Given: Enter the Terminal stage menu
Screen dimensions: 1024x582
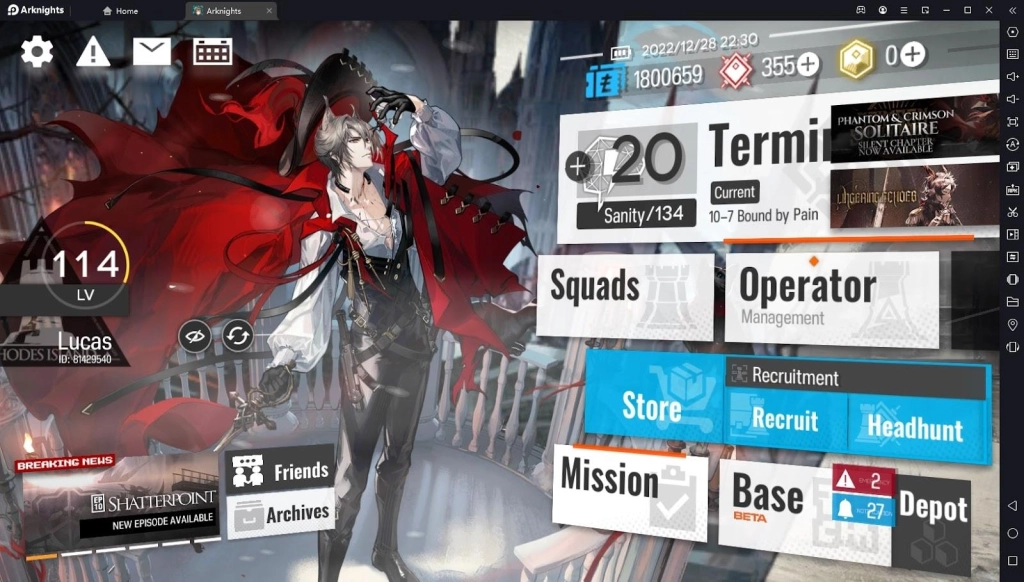Looking at the screenshot, I should [765, 150].
